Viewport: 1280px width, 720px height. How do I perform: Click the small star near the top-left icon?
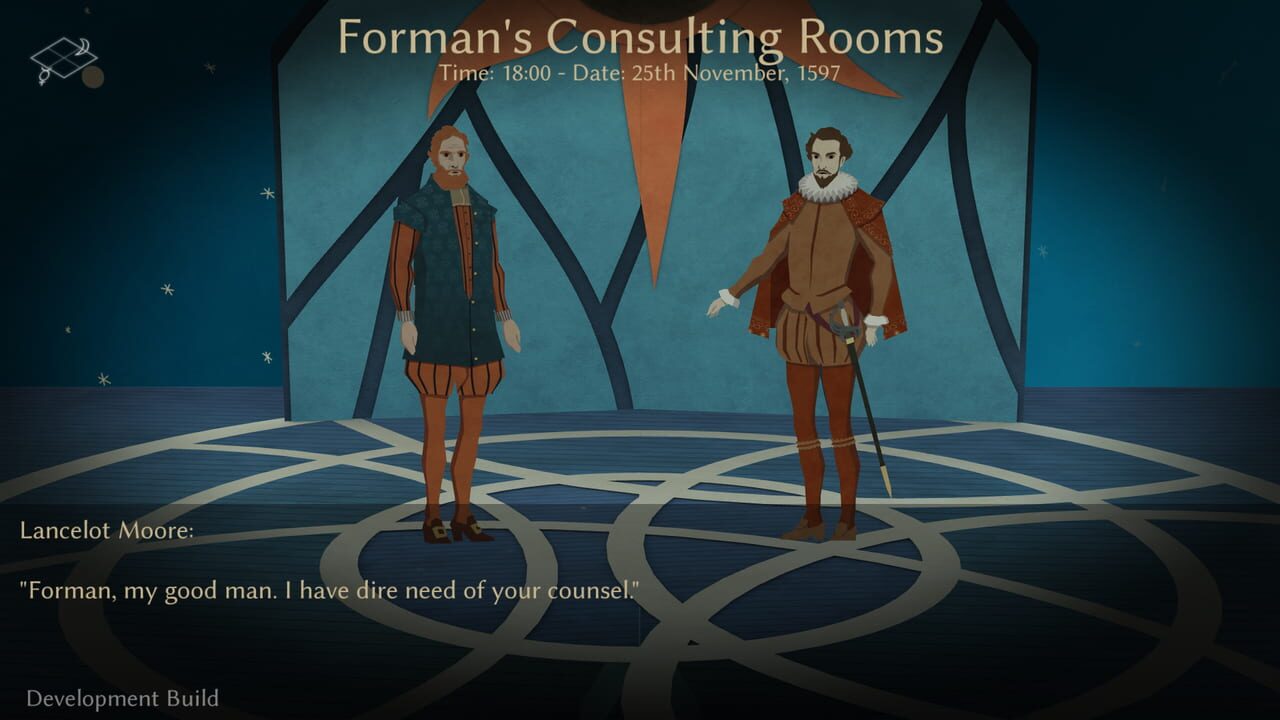tap(86, 10)
